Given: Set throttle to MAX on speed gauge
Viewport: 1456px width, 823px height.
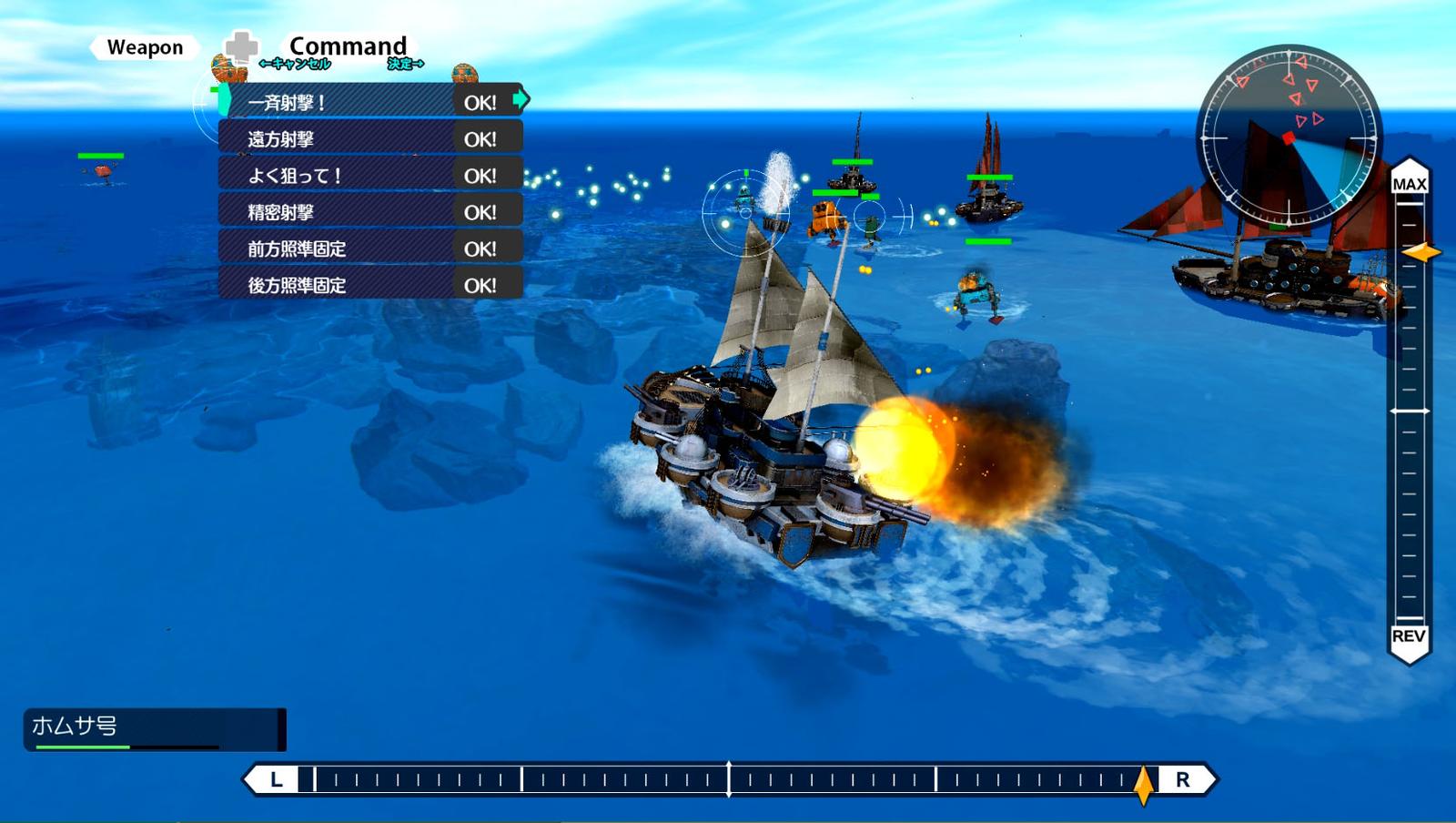Looking at the screenshot, I should (1409, 184).
